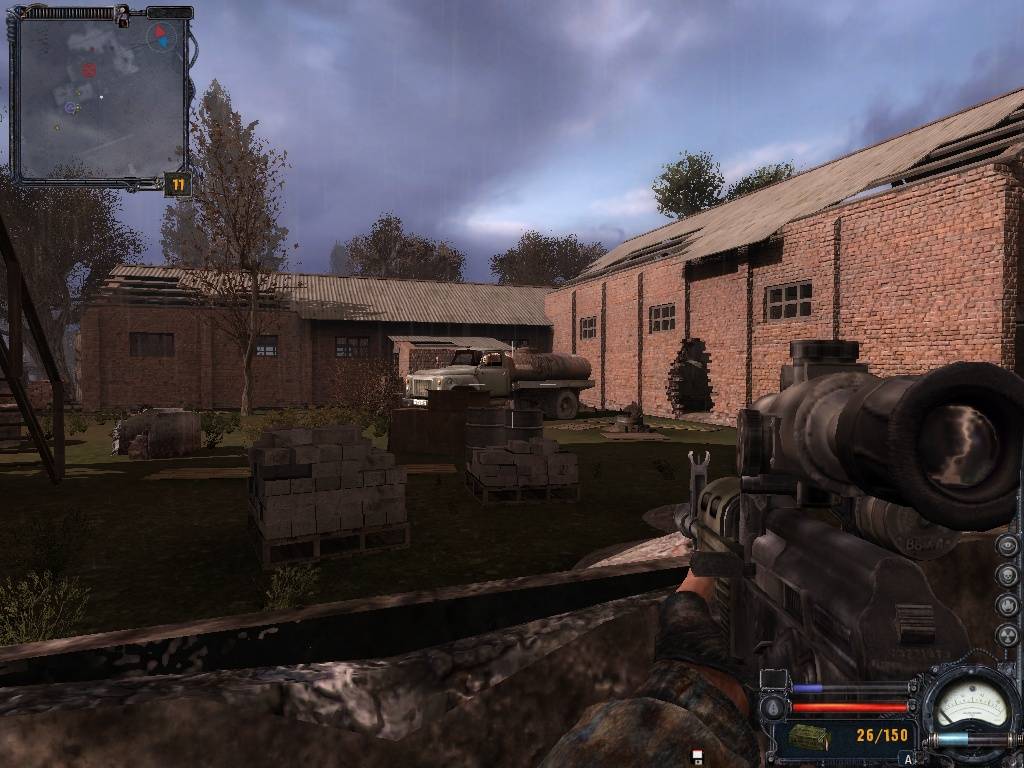Select the green ammo box icon
The image size is (1024, 768).
(809, 736)
